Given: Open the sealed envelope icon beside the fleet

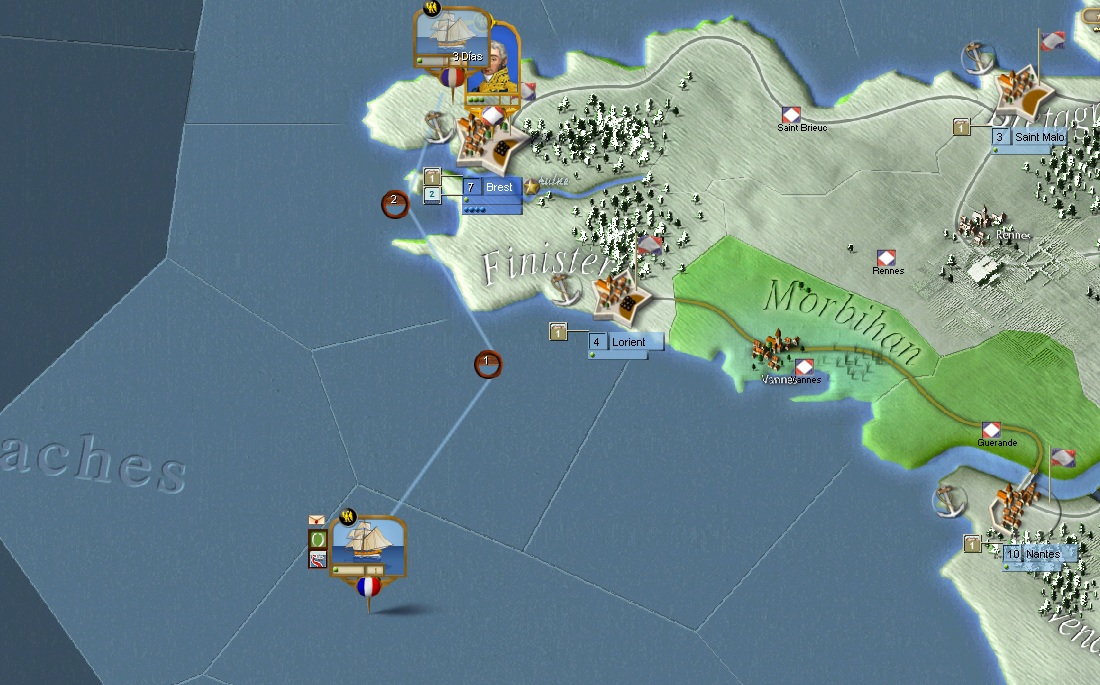Looking at the screenshot, I should 318,520.
